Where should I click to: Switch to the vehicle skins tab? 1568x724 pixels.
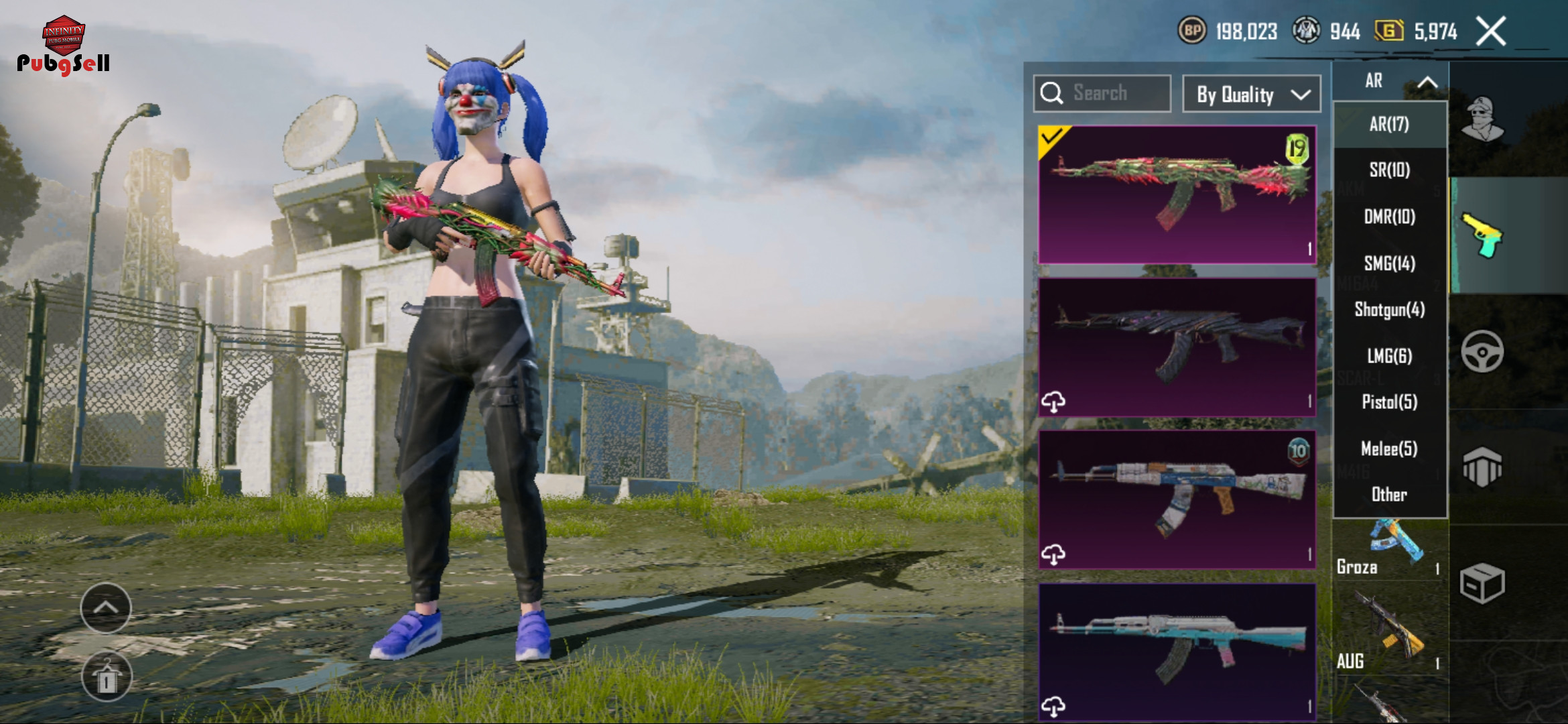(x=1482, y=351)
